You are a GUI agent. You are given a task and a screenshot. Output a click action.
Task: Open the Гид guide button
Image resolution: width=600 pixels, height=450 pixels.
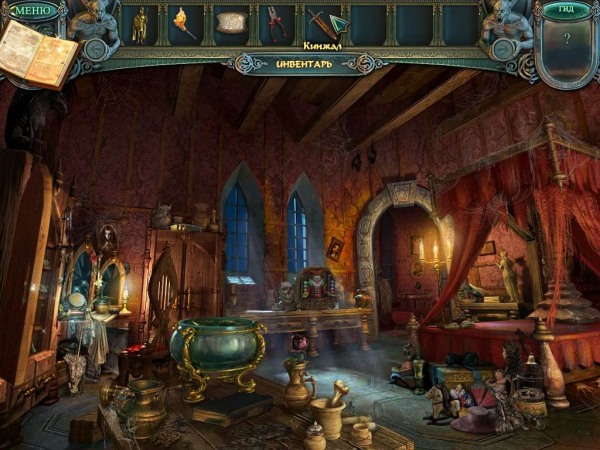point(567,10)
